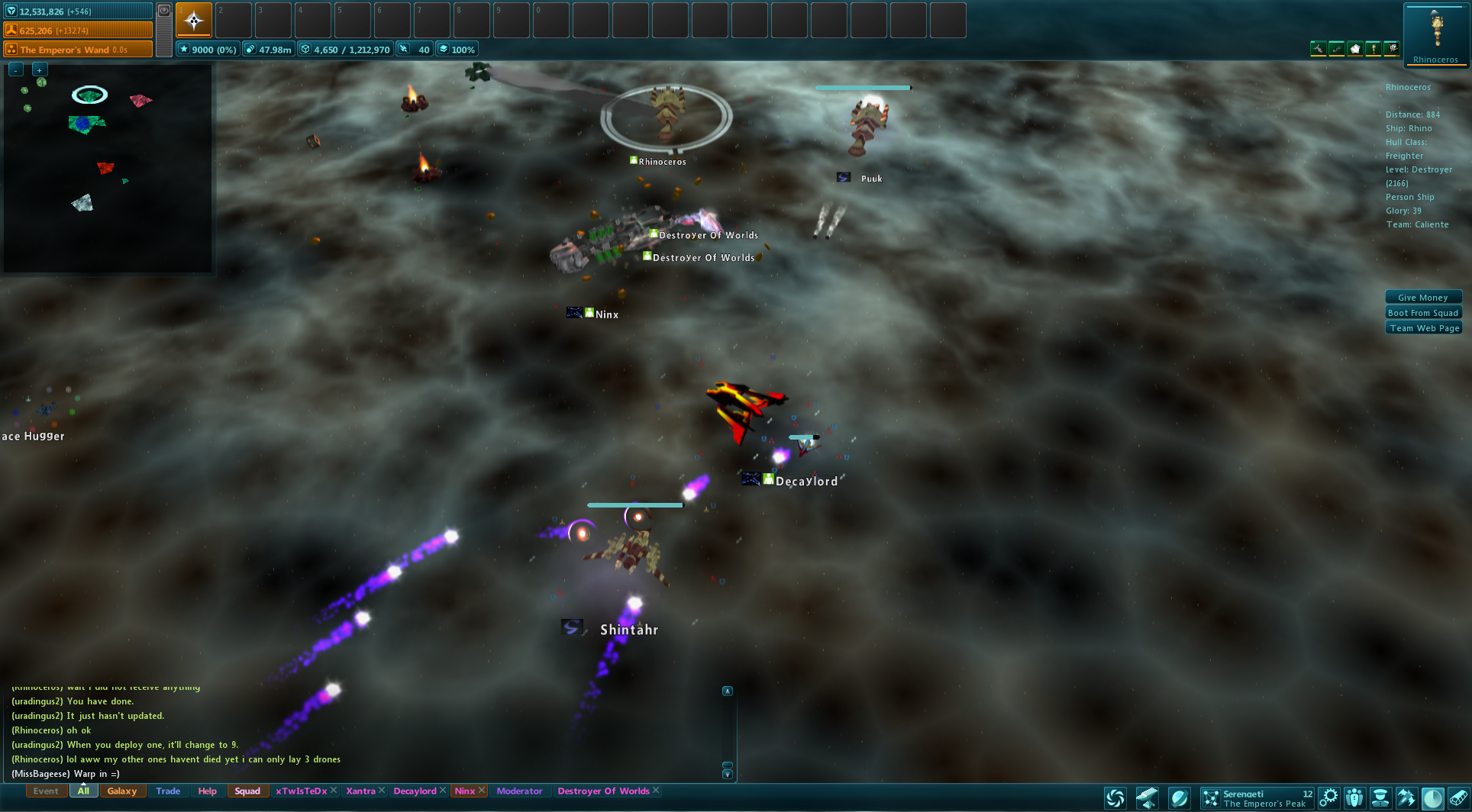Image resolution: width=1472 pixels, height=812 pixels.
Task: Select the Help chat tab
Action: click(207, 791)
